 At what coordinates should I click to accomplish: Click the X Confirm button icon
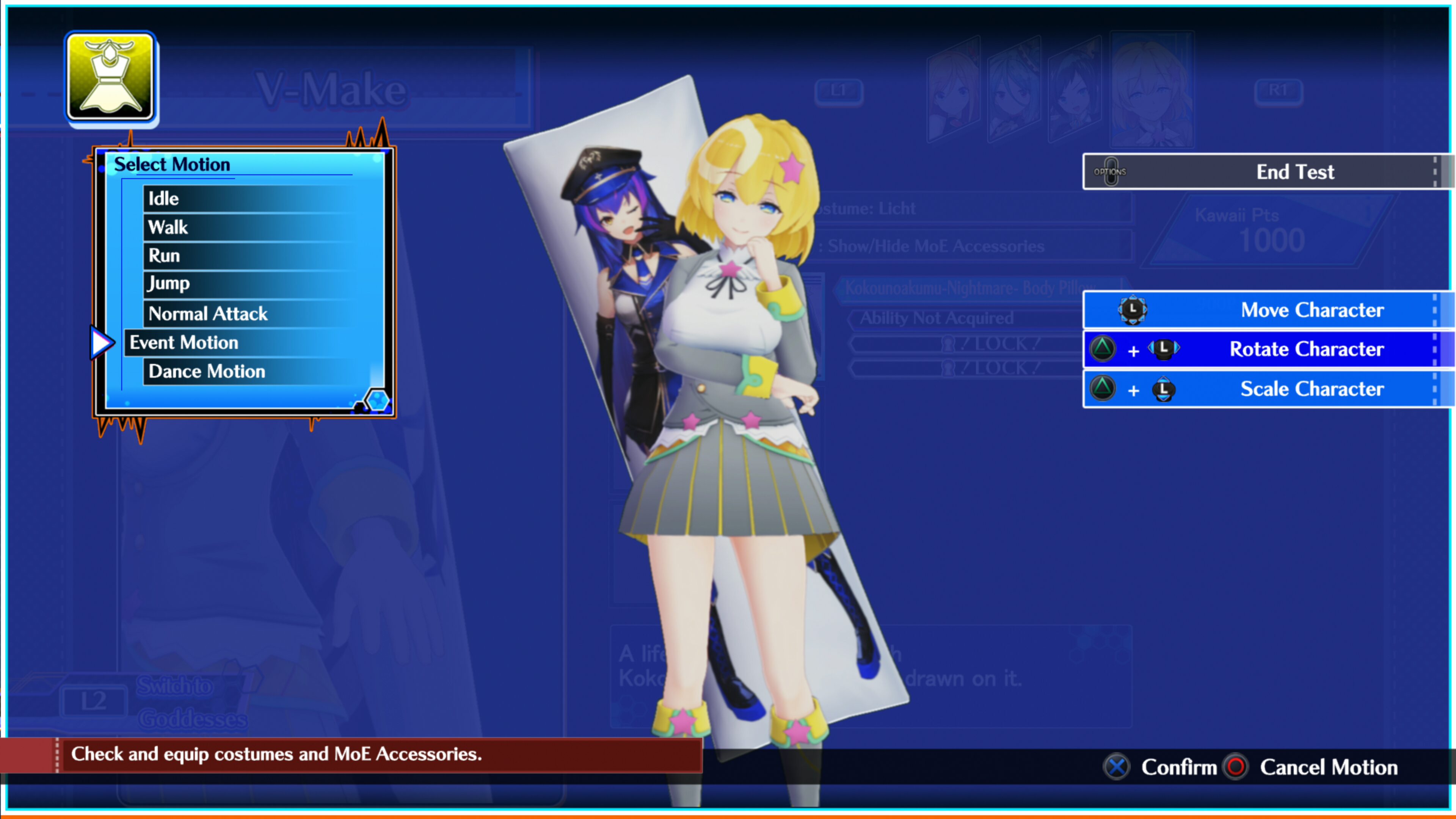pos(1116,767)
